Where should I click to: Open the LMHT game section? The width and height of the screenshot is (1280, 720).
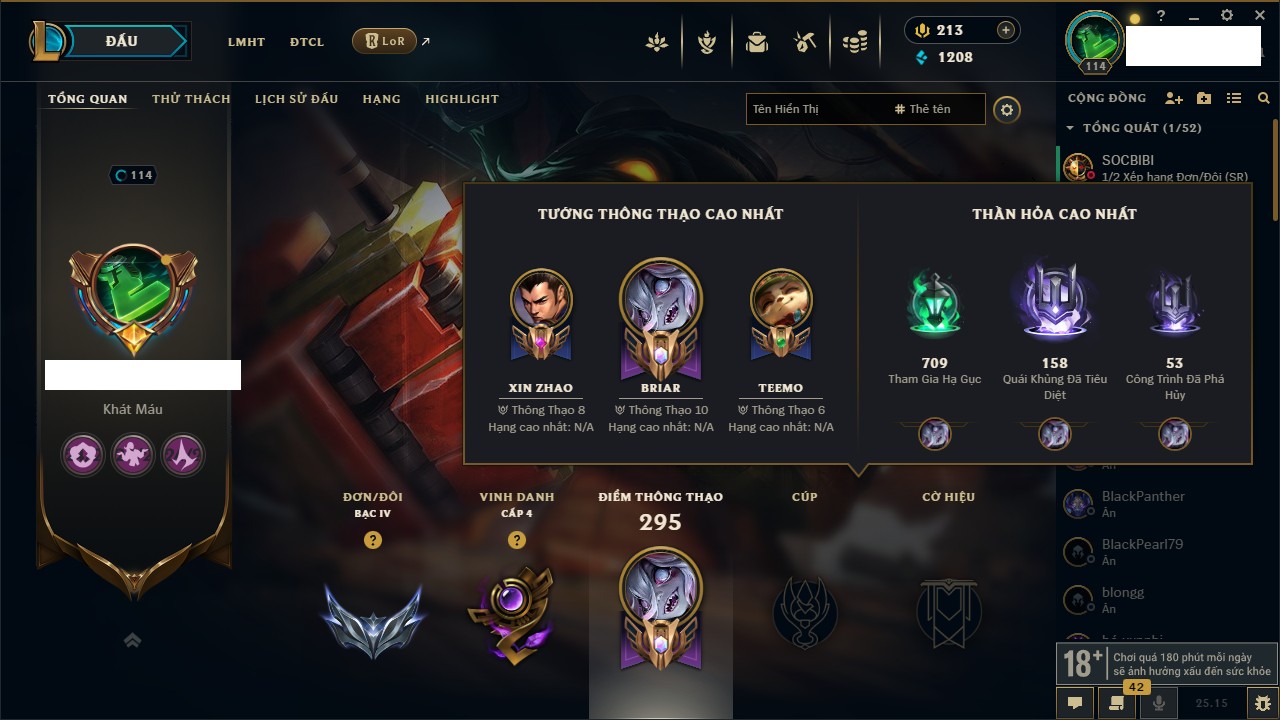pos(246,42)
